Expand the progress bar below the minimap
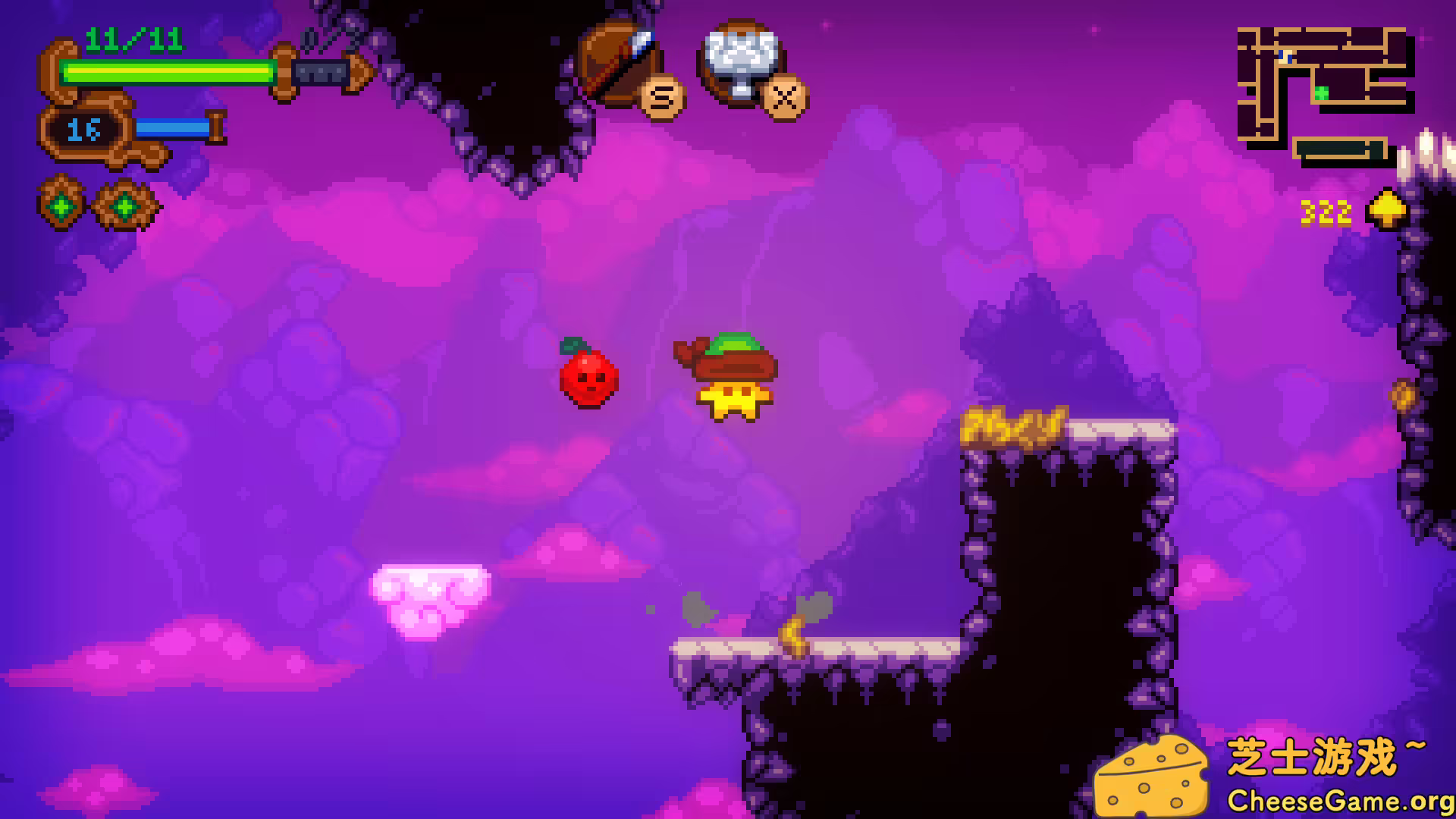1456x819 pixels. pos(1338,149)
